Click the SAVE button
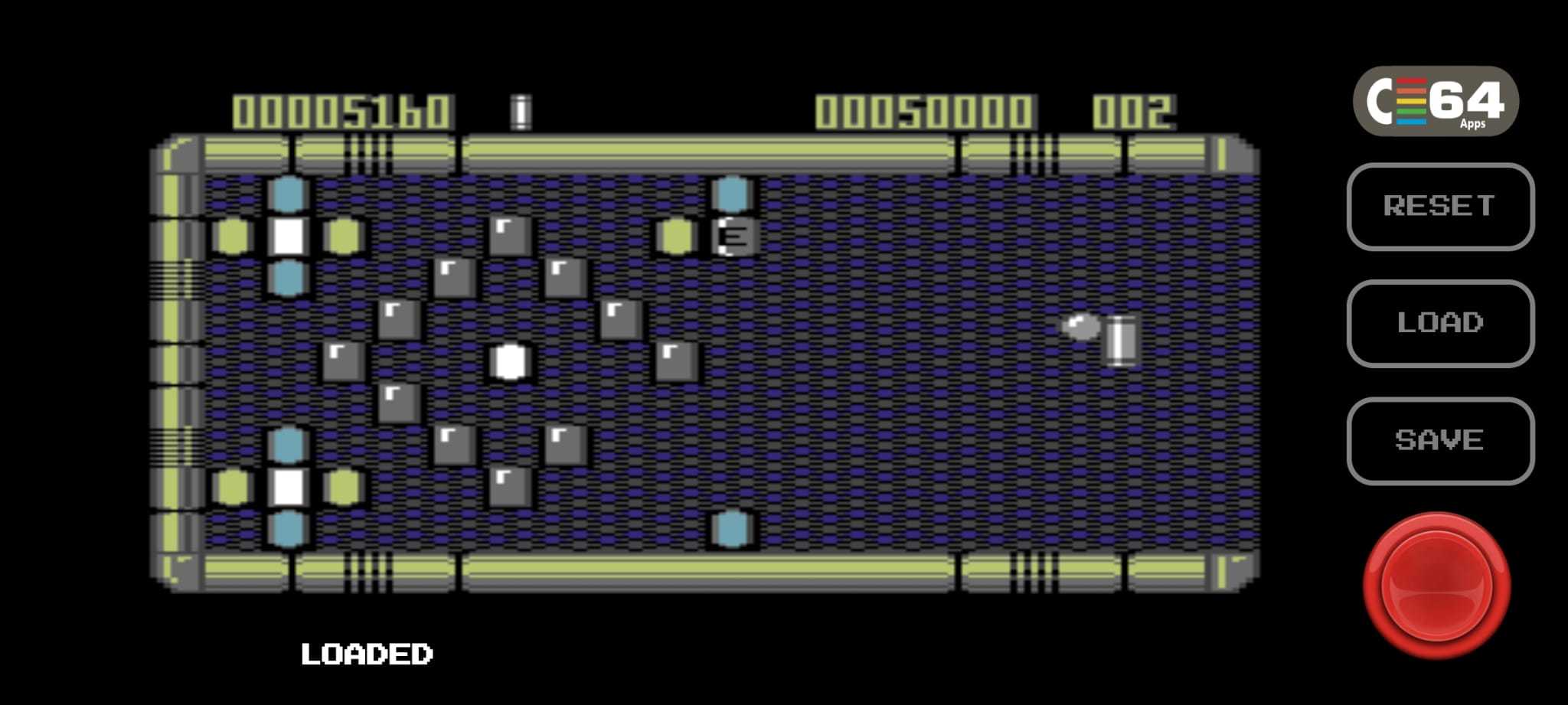Screen dimensions: 1568x705 click(1439, 440)
